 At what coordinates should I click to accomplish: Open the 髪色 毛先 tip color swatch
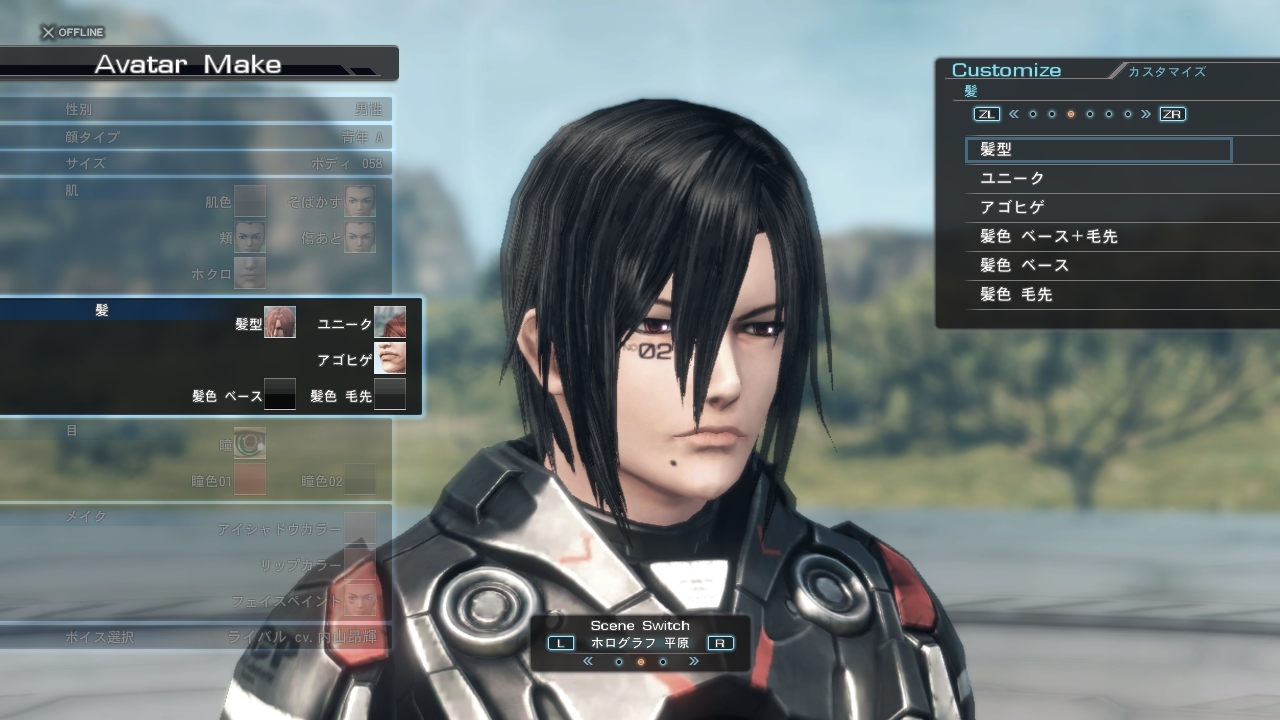point(390,394)
